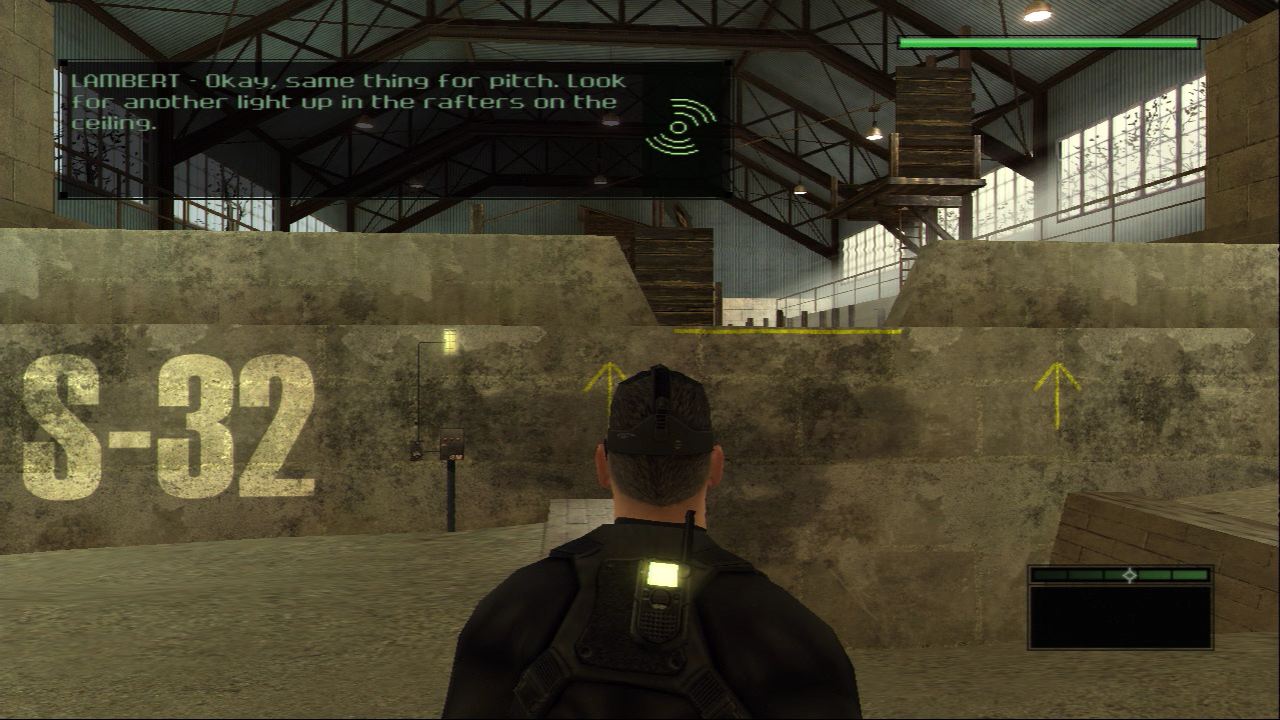Click the green health bar at top right
The image size is (1280, 720).
click(x=1045, y=44)
